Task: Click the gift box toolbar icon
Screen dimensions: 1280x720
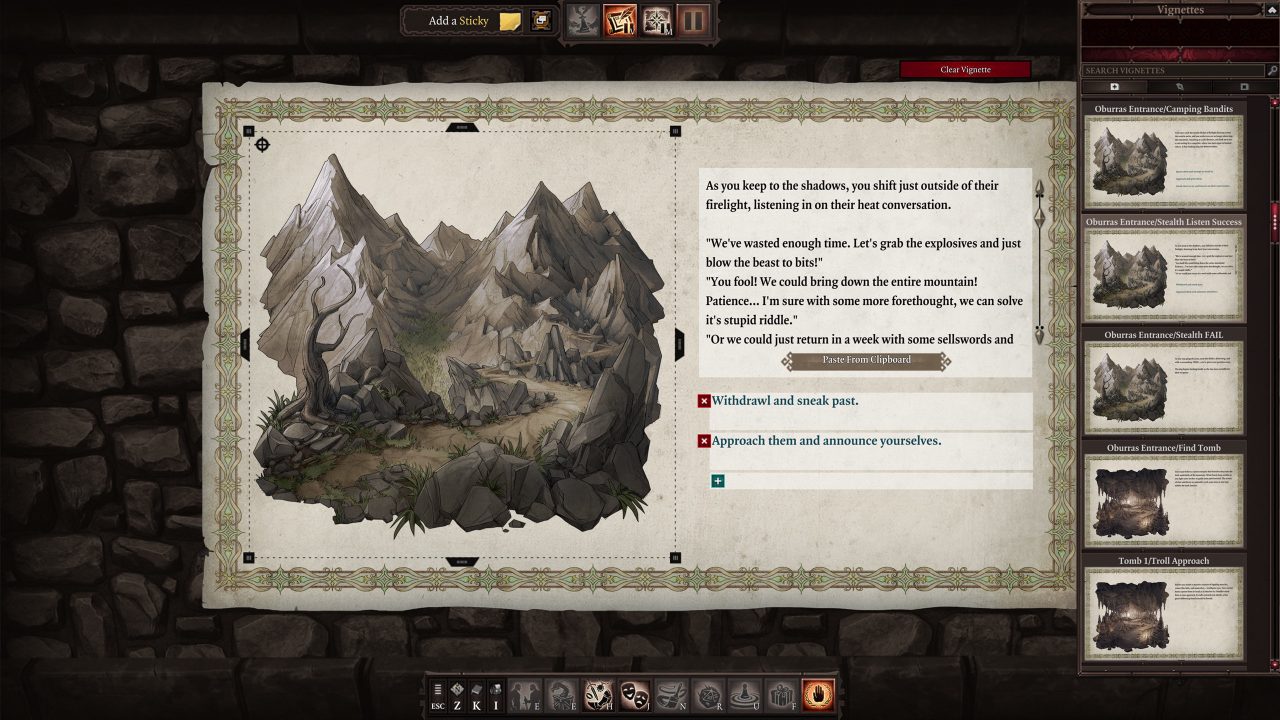Action: coord(781,694)
